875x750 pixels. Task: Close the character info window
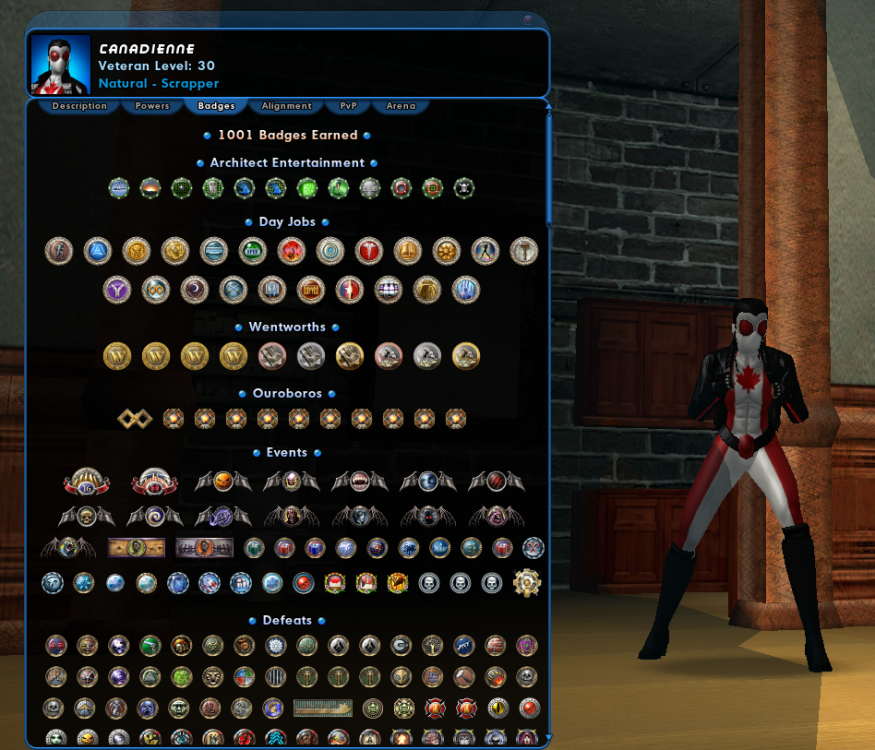(528, 19)
